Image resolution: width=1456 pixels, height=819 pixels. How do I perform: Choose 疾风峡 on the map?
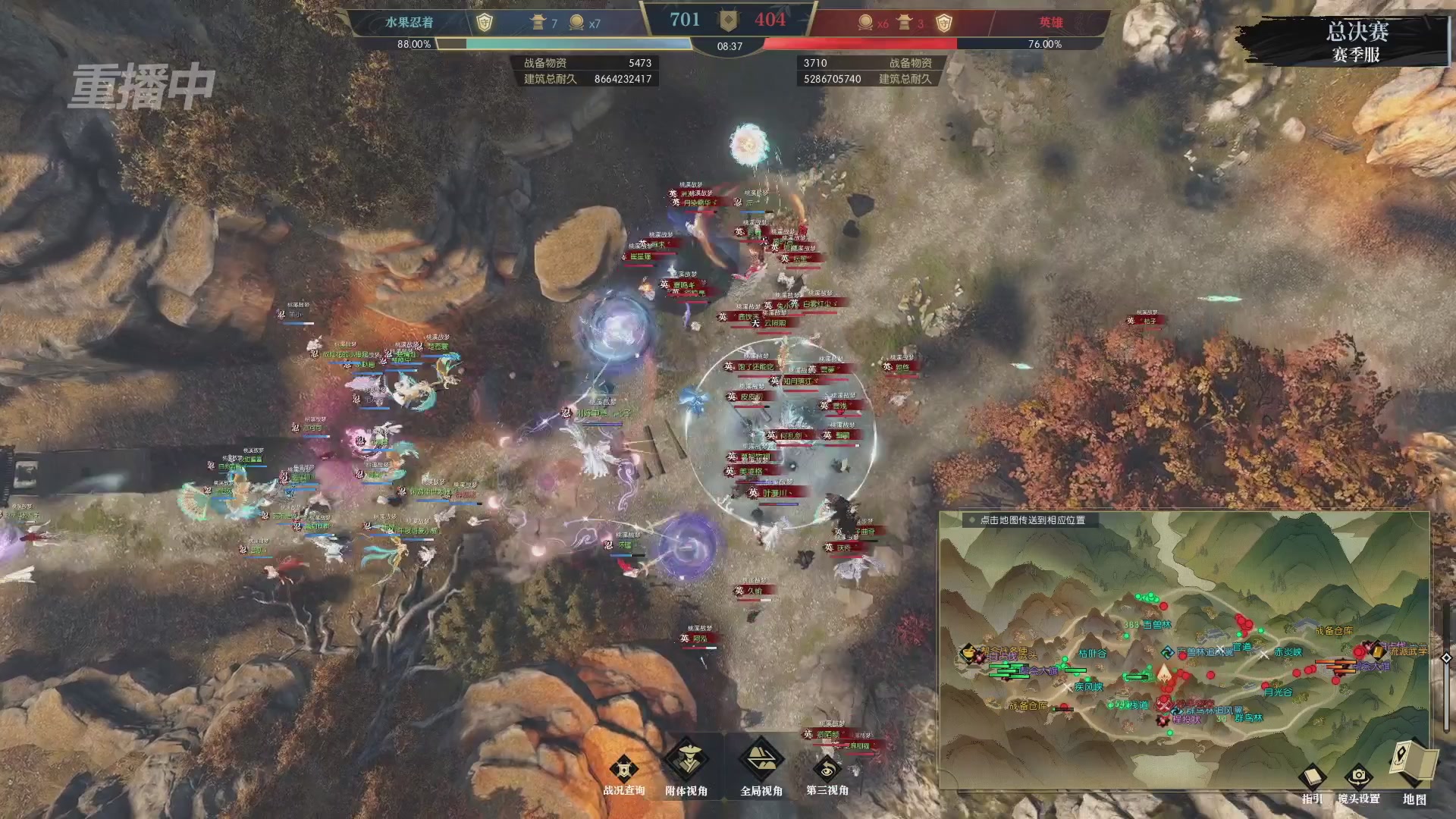(x=1088, y=687)
